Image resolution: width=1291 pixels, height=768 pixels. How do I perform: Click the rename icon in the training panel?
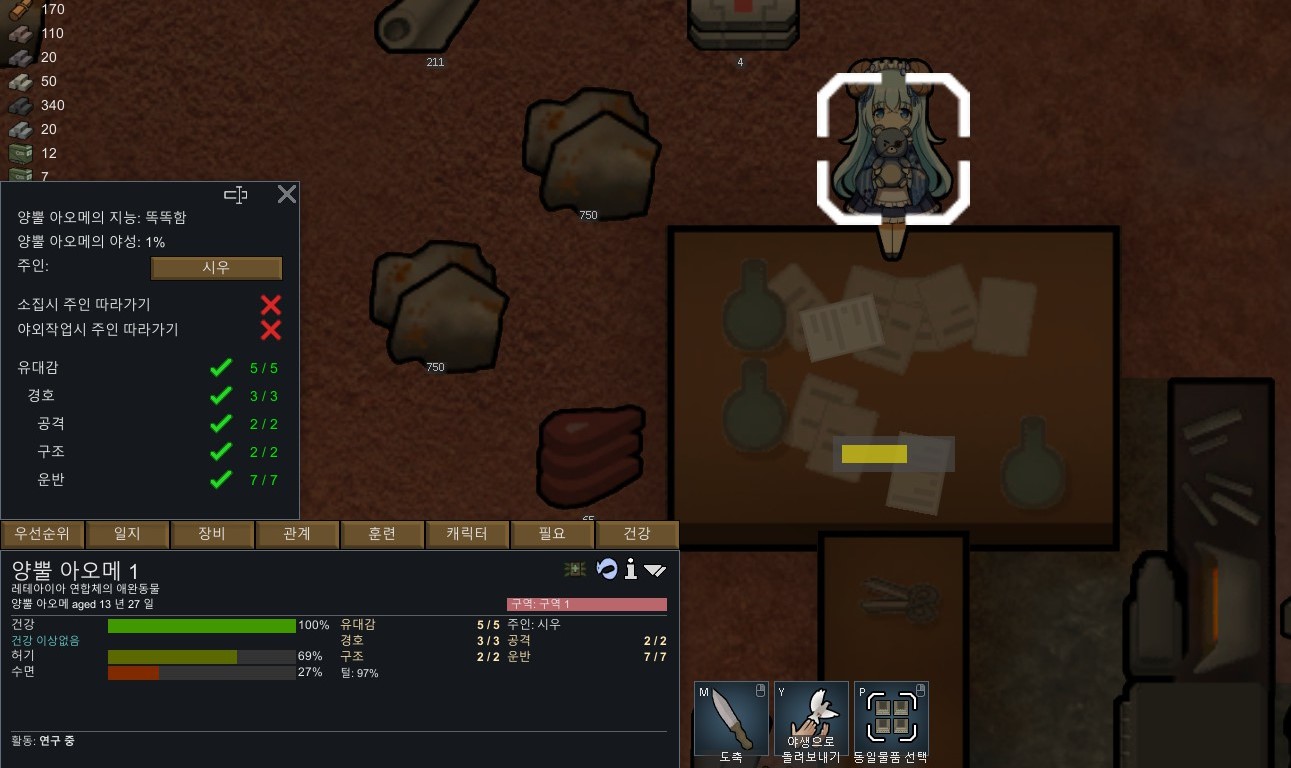click(x=236, y=195)
